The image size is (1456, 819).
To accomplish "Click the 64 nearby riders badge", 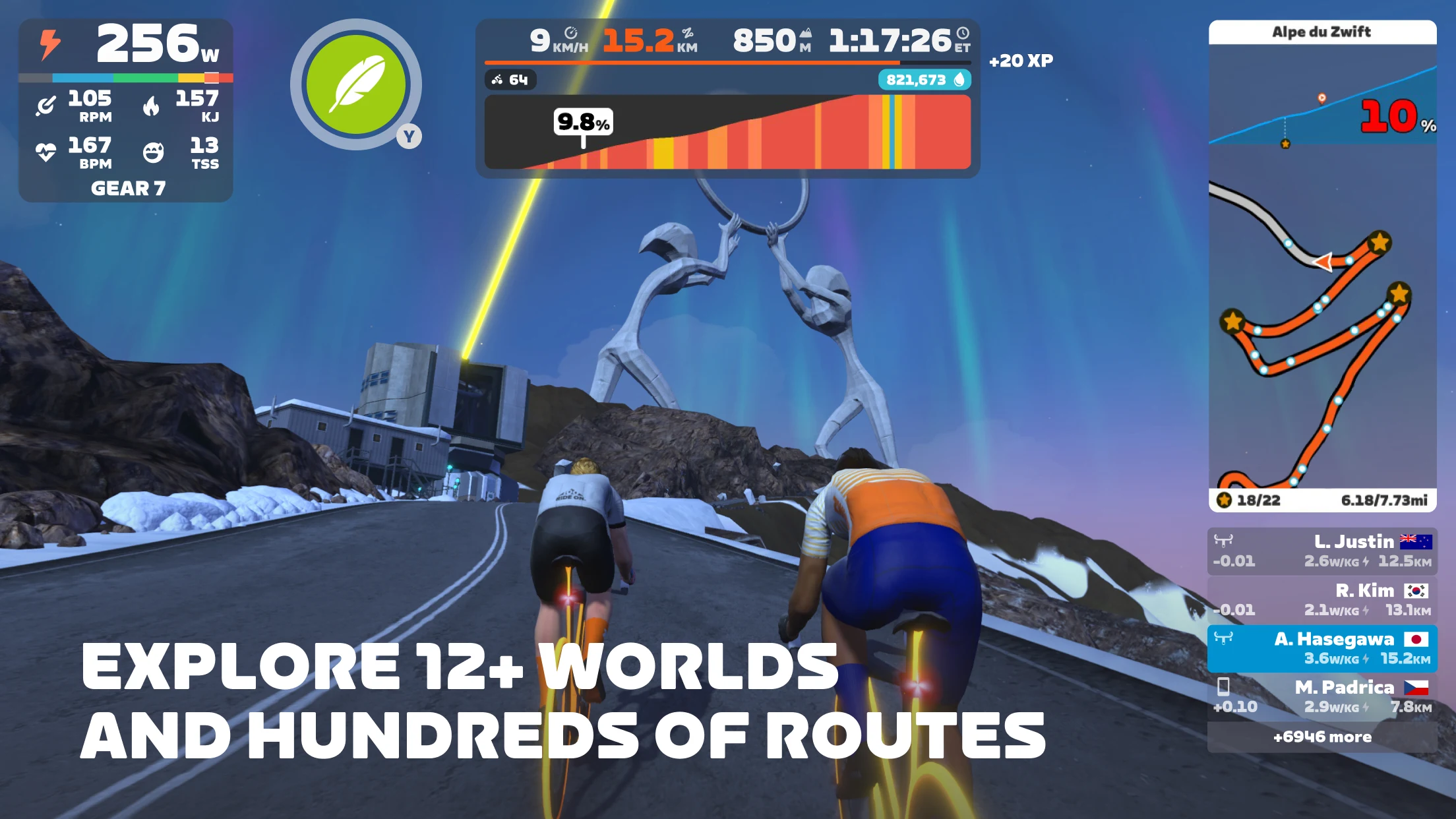I will [x=510, y=80].
